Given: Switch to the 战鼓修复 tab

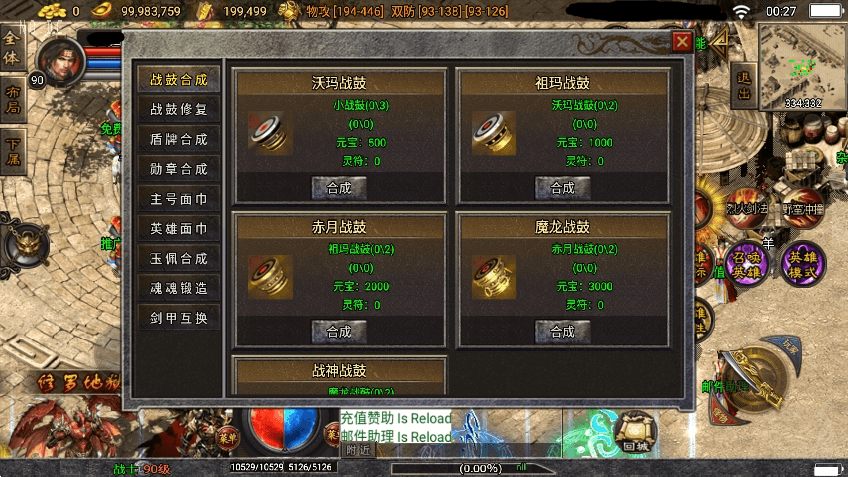Looking at the screenshot, I should (178, 110).
